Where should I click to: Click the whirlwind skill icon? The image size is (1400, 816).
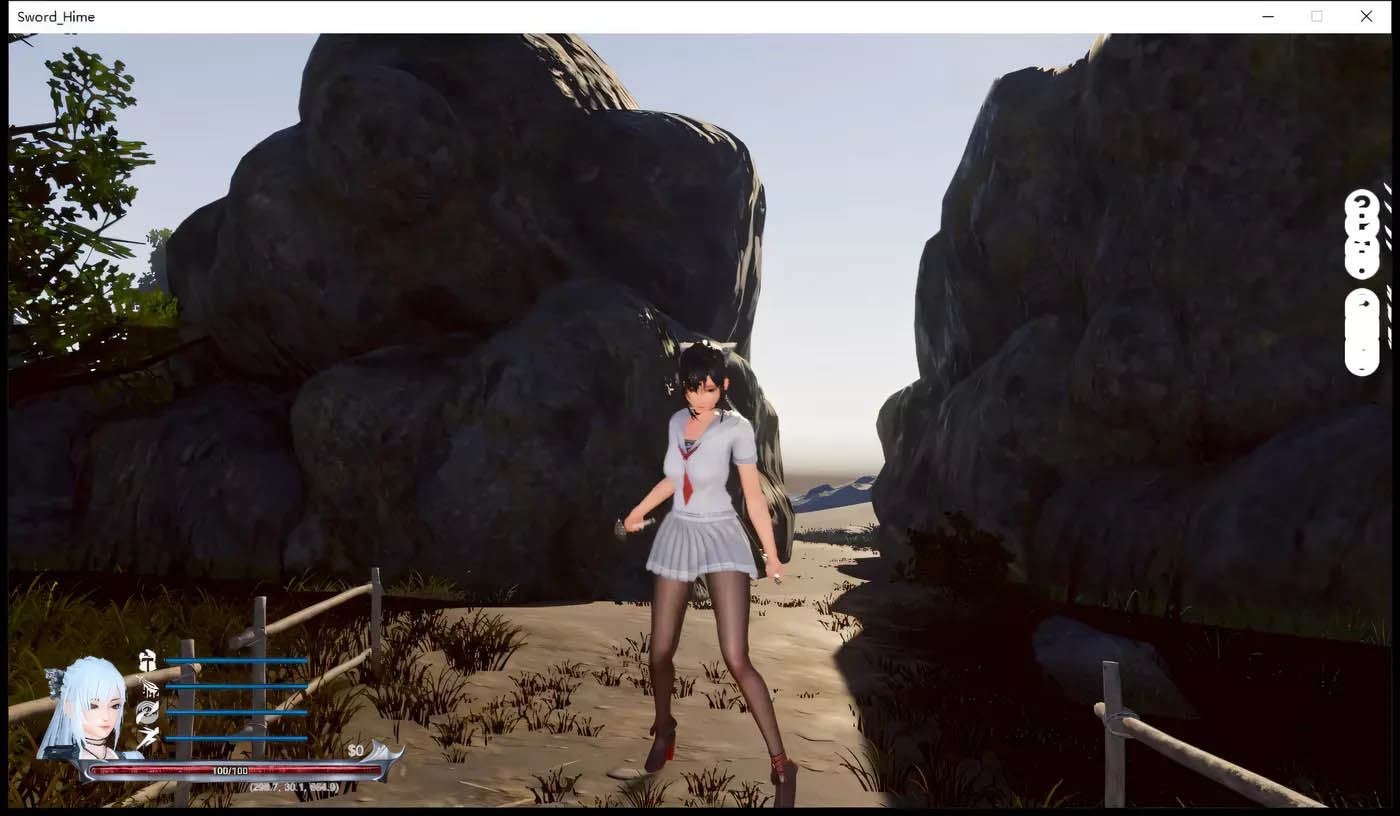[x=148, y=712]
